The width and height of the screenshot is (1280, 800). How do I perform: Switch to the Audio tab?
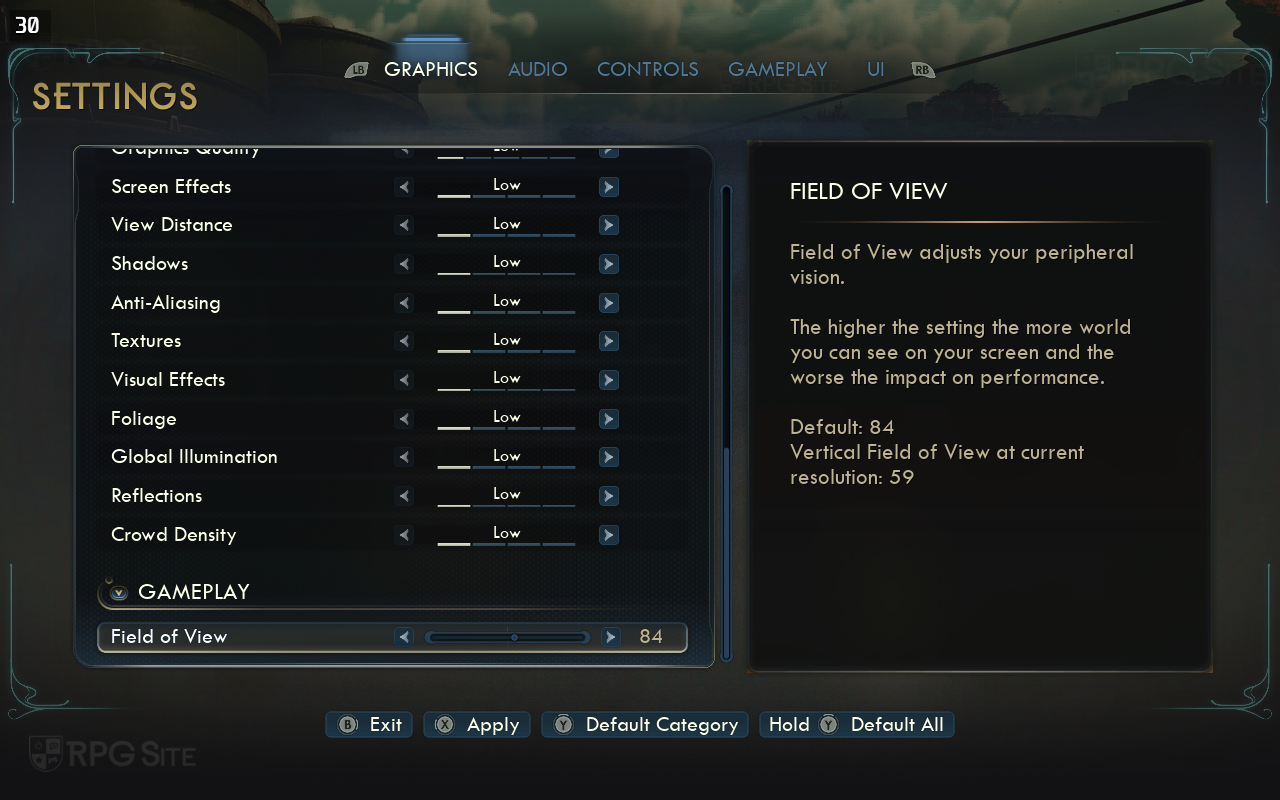(x=537, y=69)
